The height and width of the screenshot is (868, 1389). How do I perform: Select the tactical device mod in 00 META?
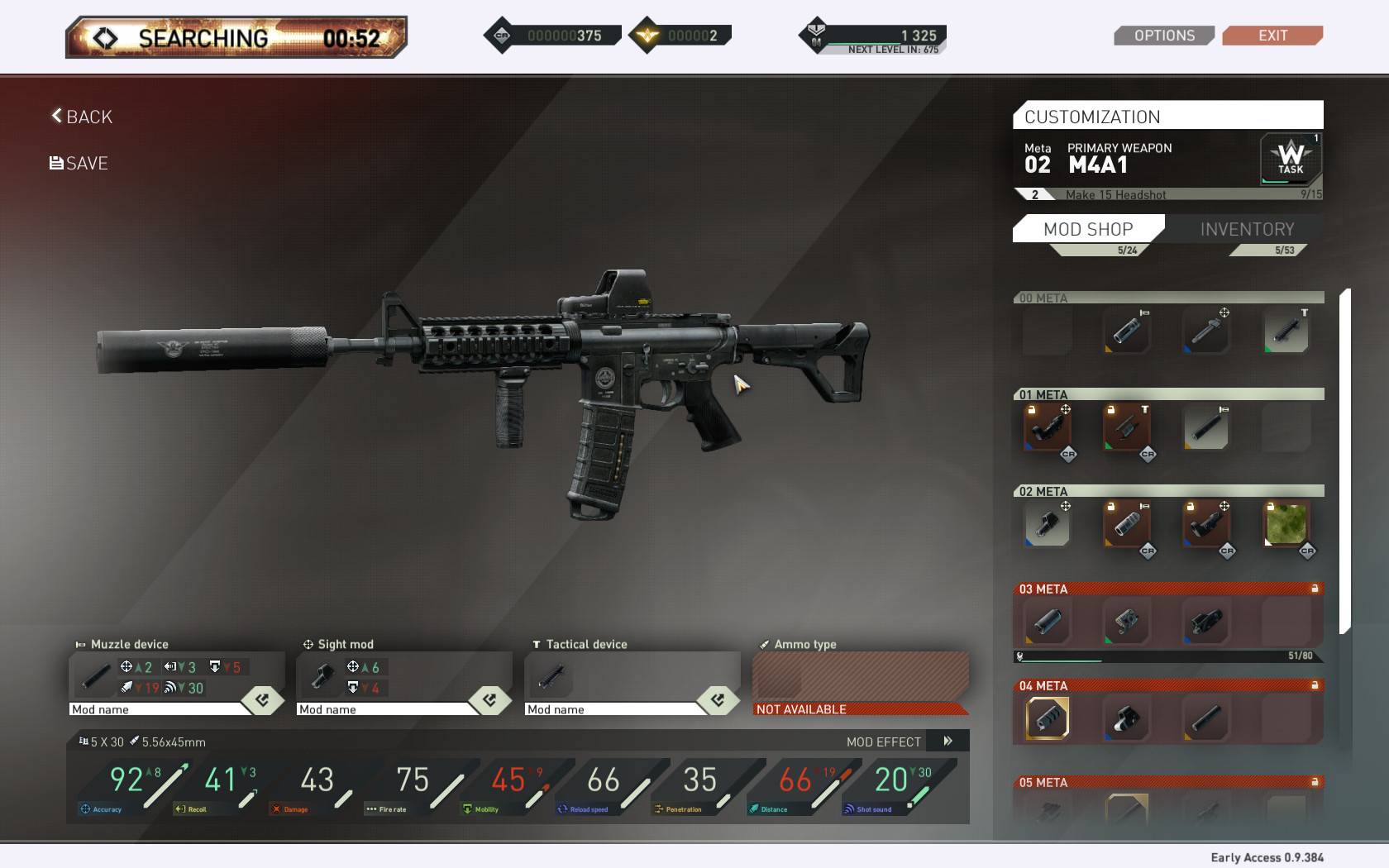(1286, 331)
